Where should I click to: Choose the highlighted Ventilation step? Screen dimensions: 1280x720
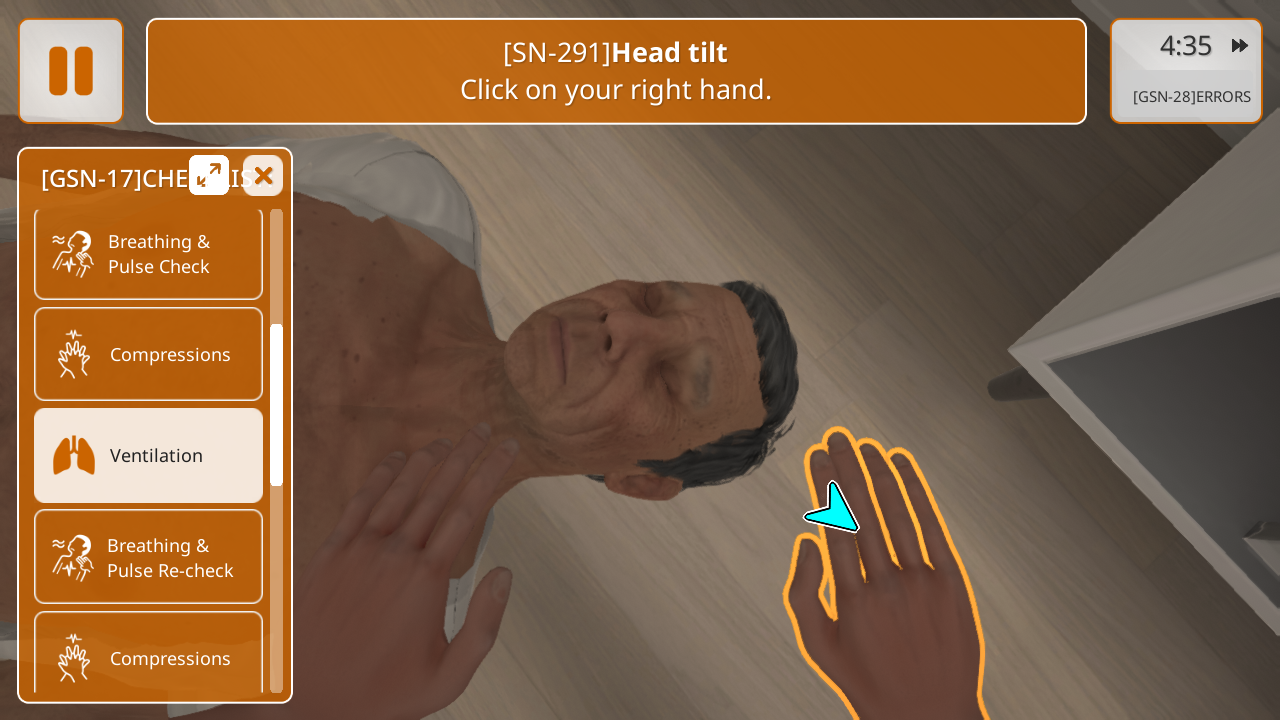pos(149,456)
